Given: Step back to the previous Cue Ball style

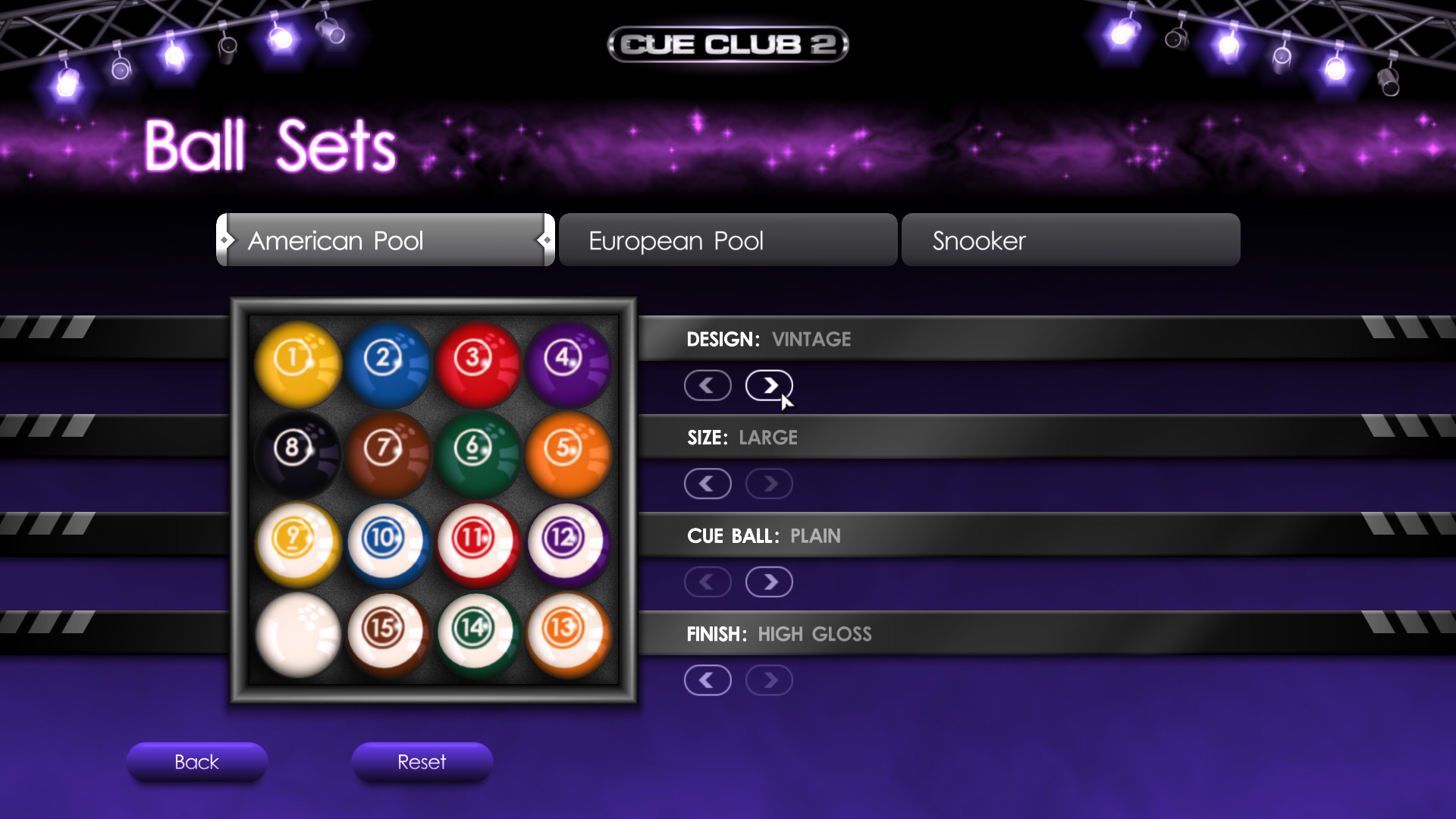Looking at the screenshot, I should click(x=708, y=582).
